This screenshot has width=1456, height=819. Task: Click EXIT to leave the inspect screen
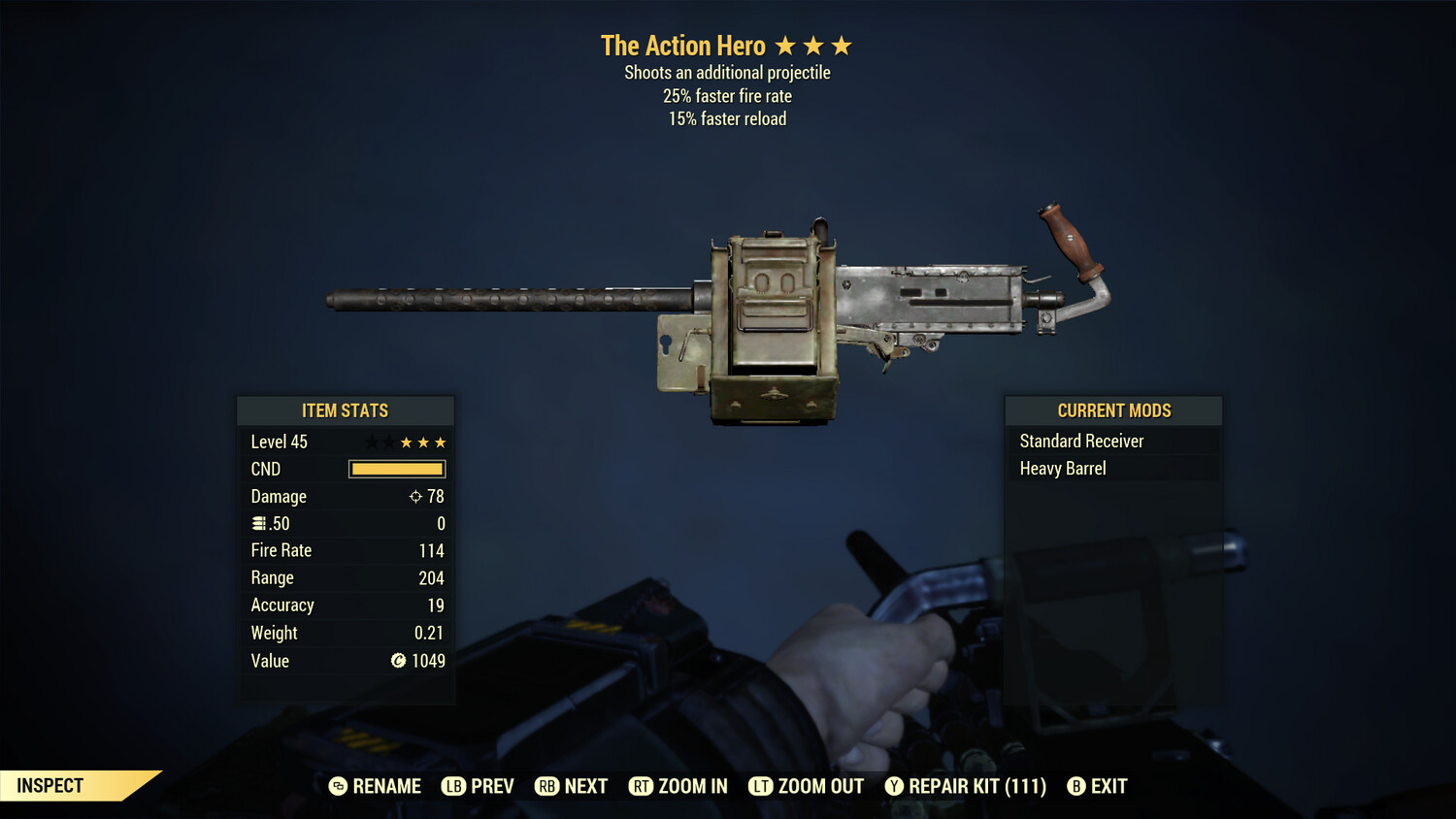(1098, 786)
